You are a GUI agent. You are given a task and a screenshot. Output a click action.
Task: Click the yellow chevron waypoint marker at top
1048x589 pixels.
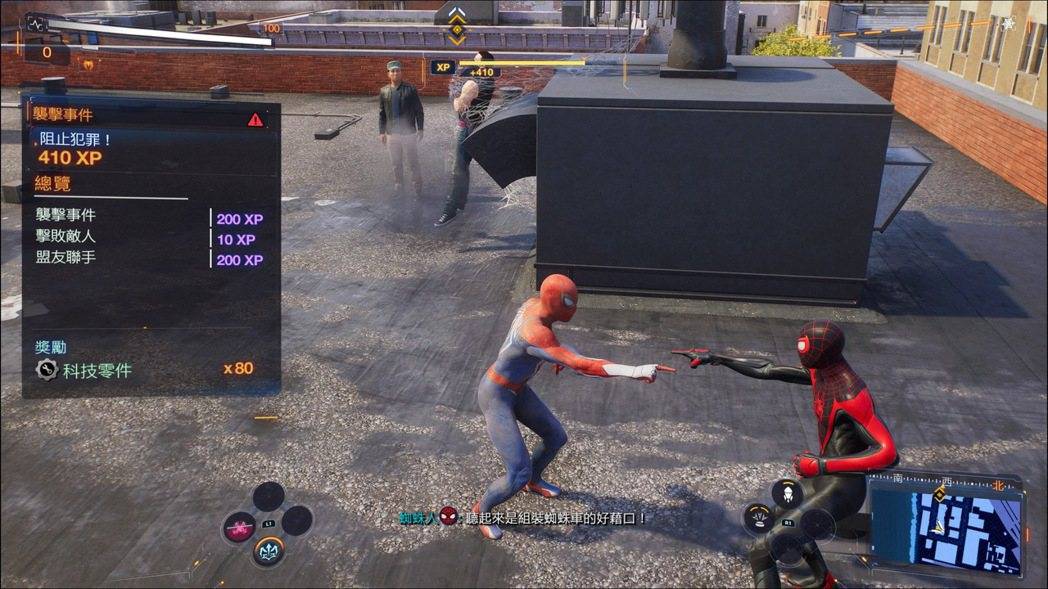click(x=457, y=25)
